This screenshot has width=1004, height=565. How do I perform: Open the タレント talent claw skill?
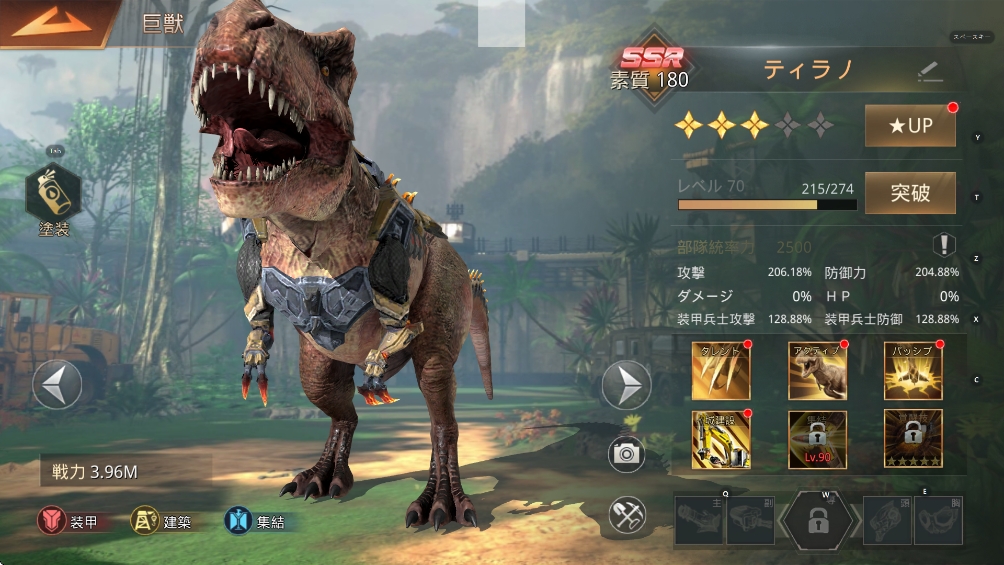721,370
